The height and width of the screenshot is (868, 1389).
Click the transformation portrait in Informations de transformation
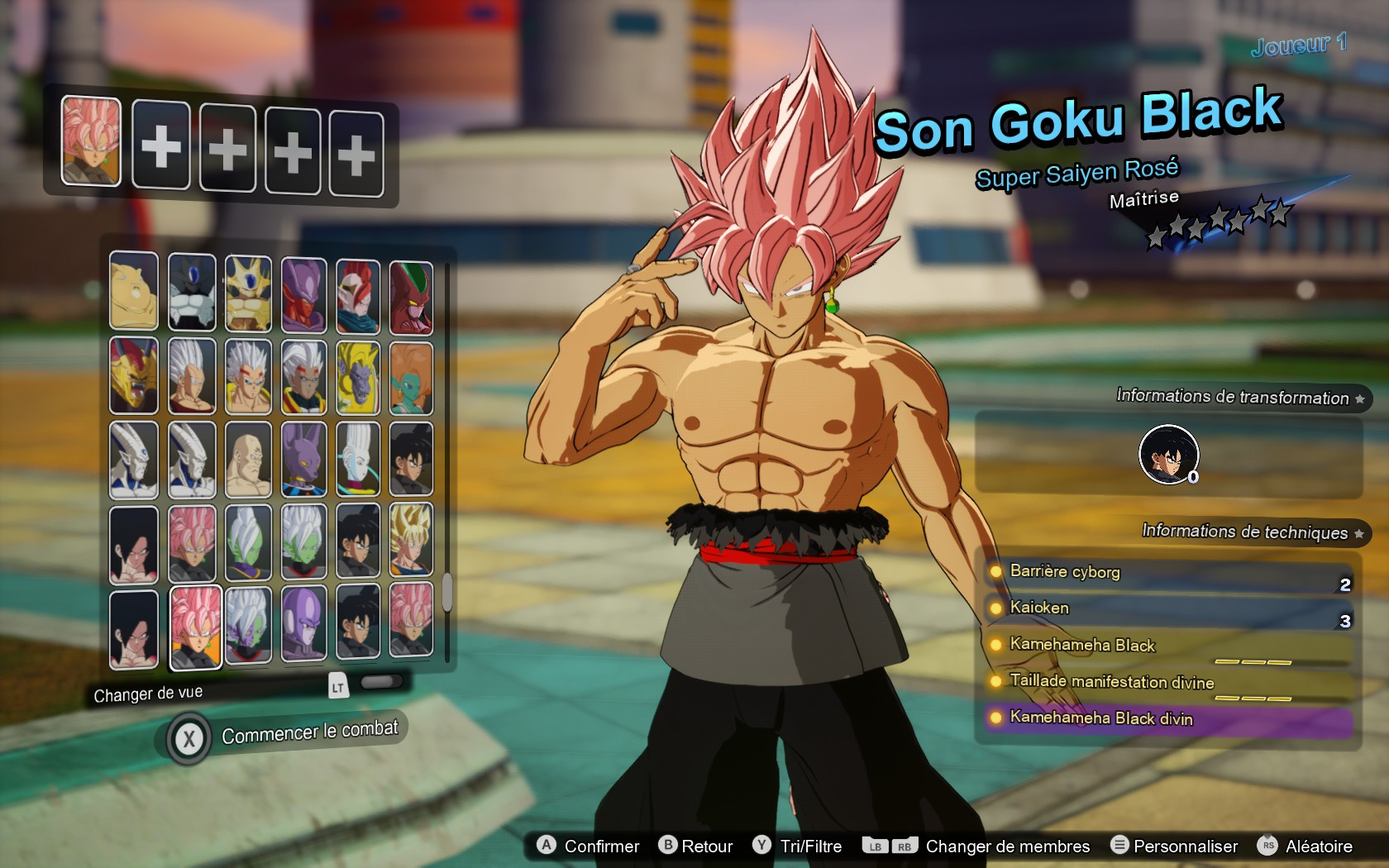(1168, 454)
